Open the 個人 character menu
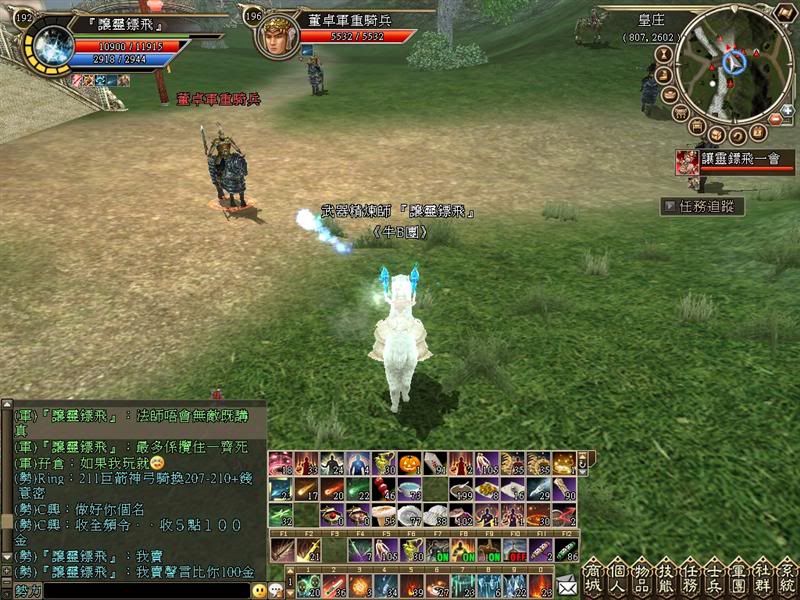This screenshot has width=800, height=600. pyautogui.click(x=617, y=577)
